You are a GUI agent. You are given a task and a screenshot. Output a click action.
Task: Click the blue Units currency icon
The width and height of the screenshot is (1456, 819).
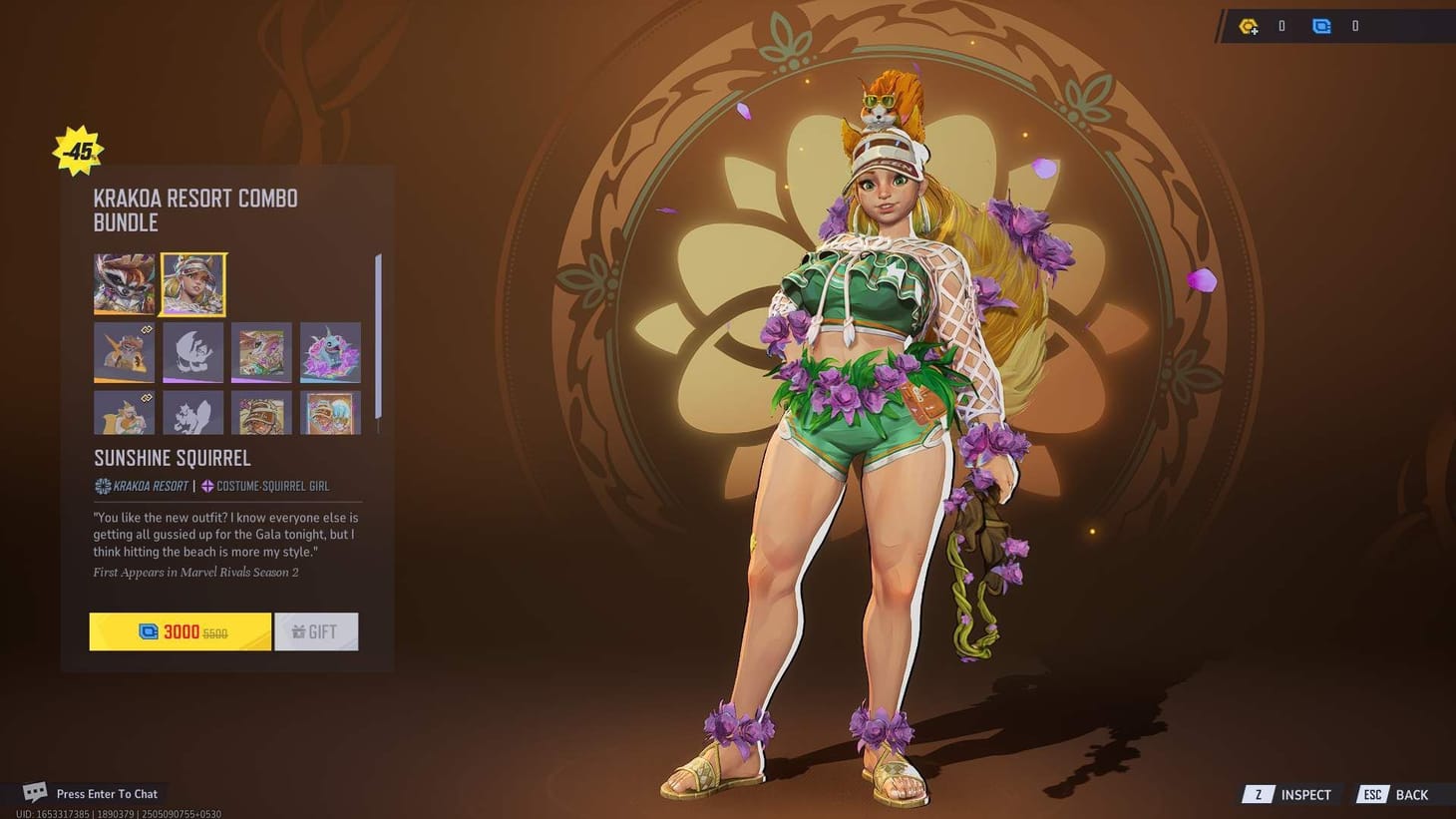click(1321, 26)
